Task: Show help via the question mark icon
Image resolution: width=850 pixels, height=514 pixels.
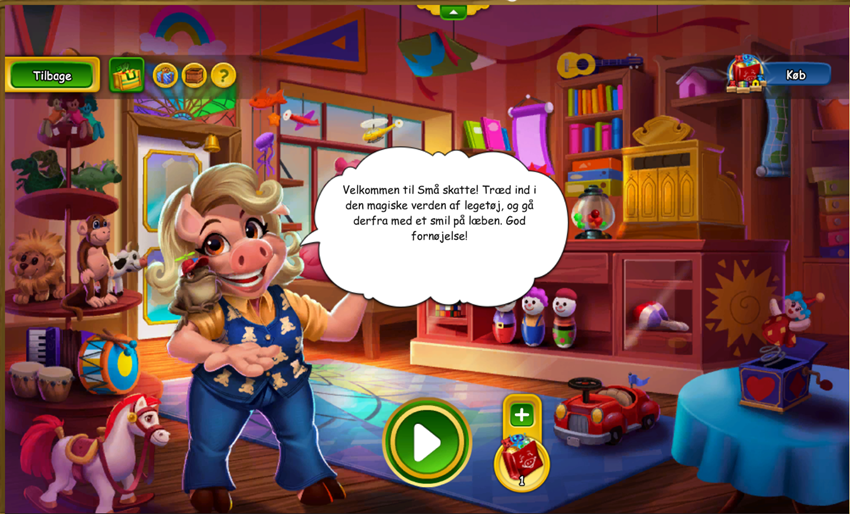Action: point(222,75)
